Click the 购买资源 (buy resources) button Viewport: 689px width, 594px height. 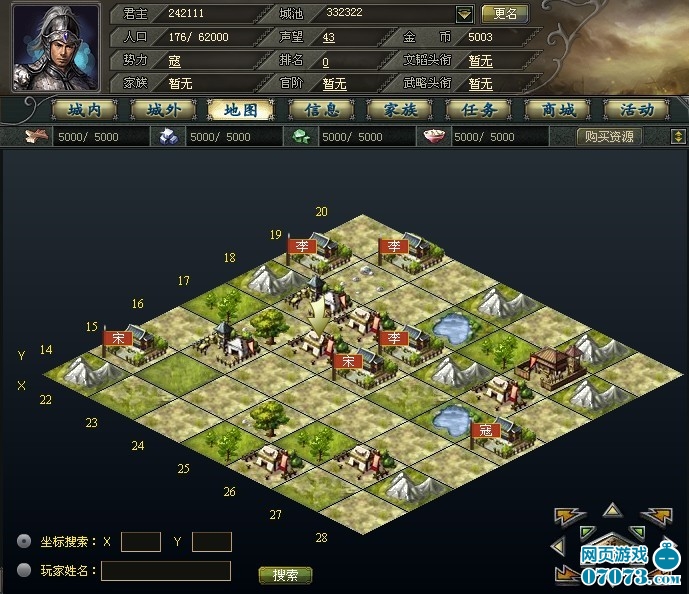tap(610, 137)
